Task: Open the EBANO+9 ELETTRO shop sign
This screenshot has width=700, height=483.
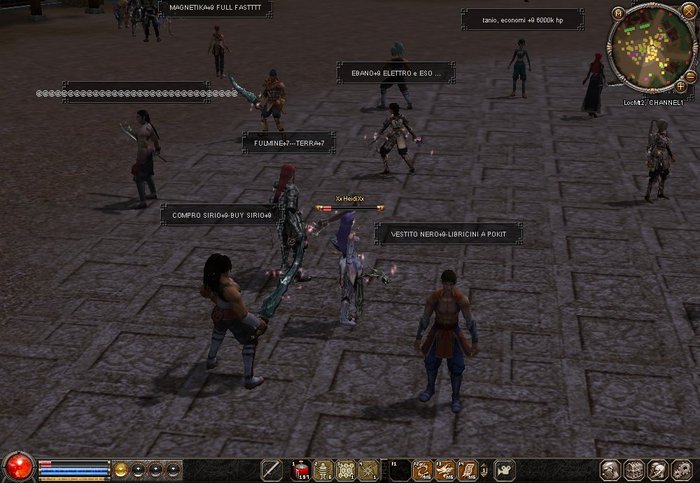Action: (x=396, y=72)
